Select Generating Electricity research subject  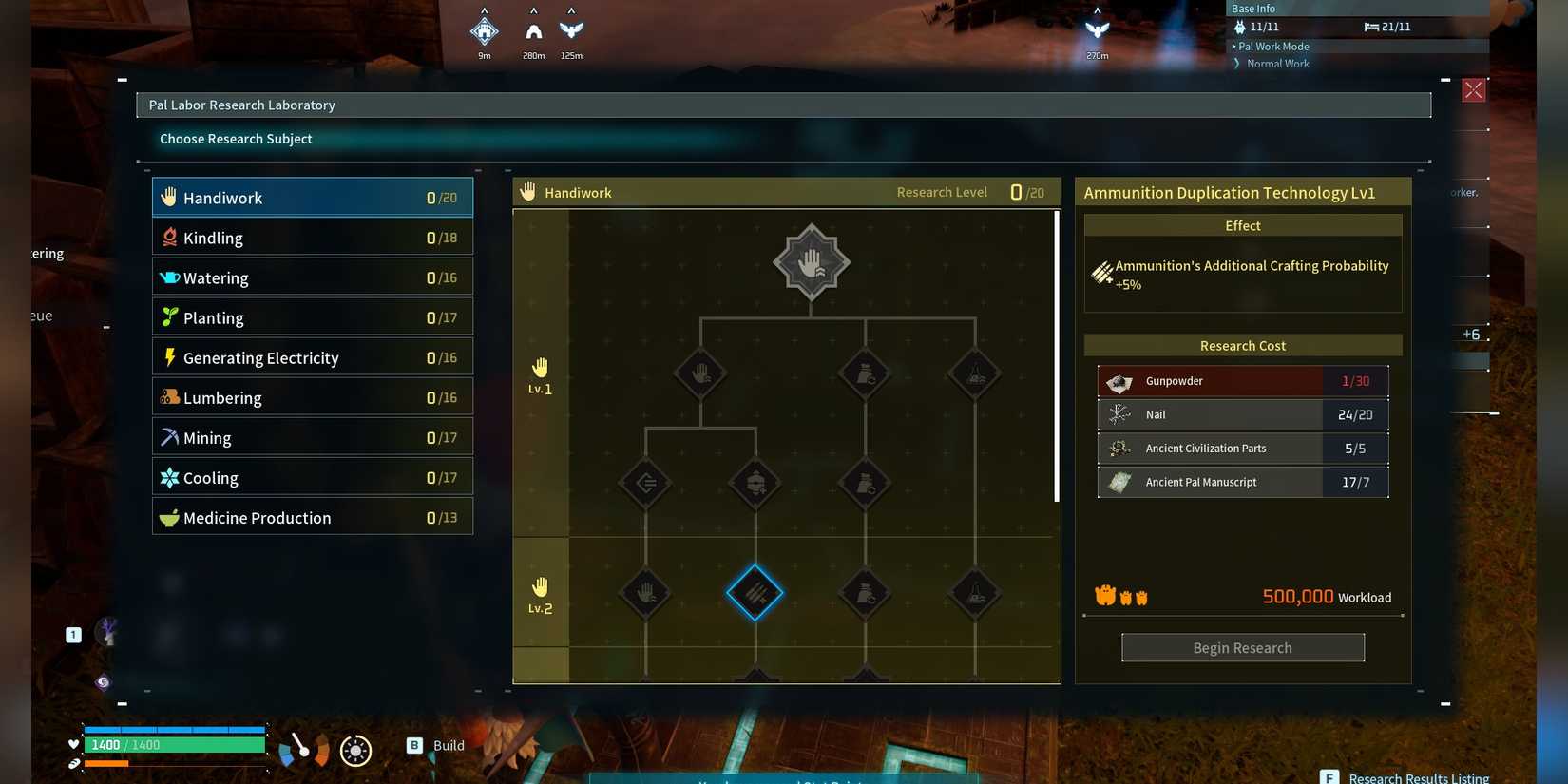pyautogui.click(x=312, y=357)
